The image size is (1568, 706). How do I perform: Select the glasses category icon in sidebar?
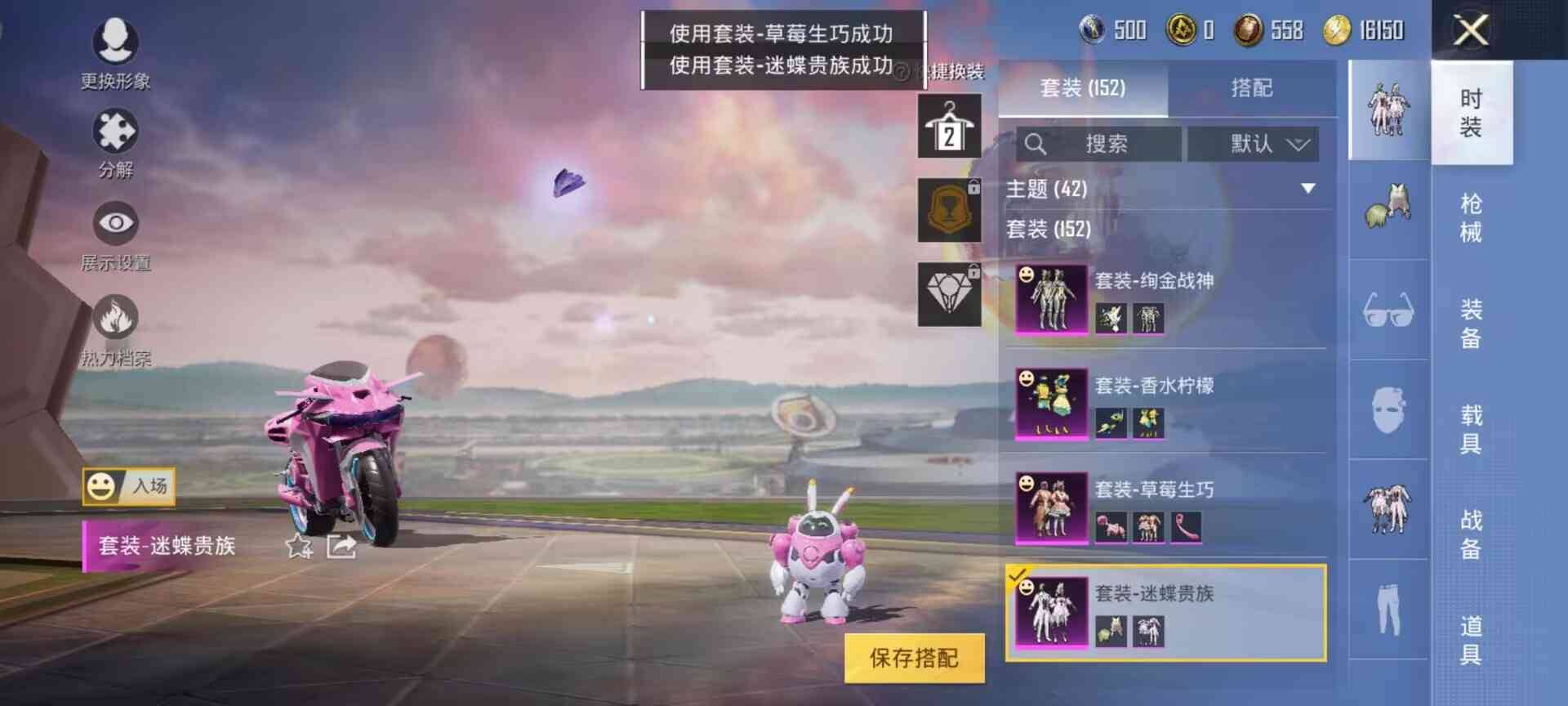click(x=1388, y=309)
